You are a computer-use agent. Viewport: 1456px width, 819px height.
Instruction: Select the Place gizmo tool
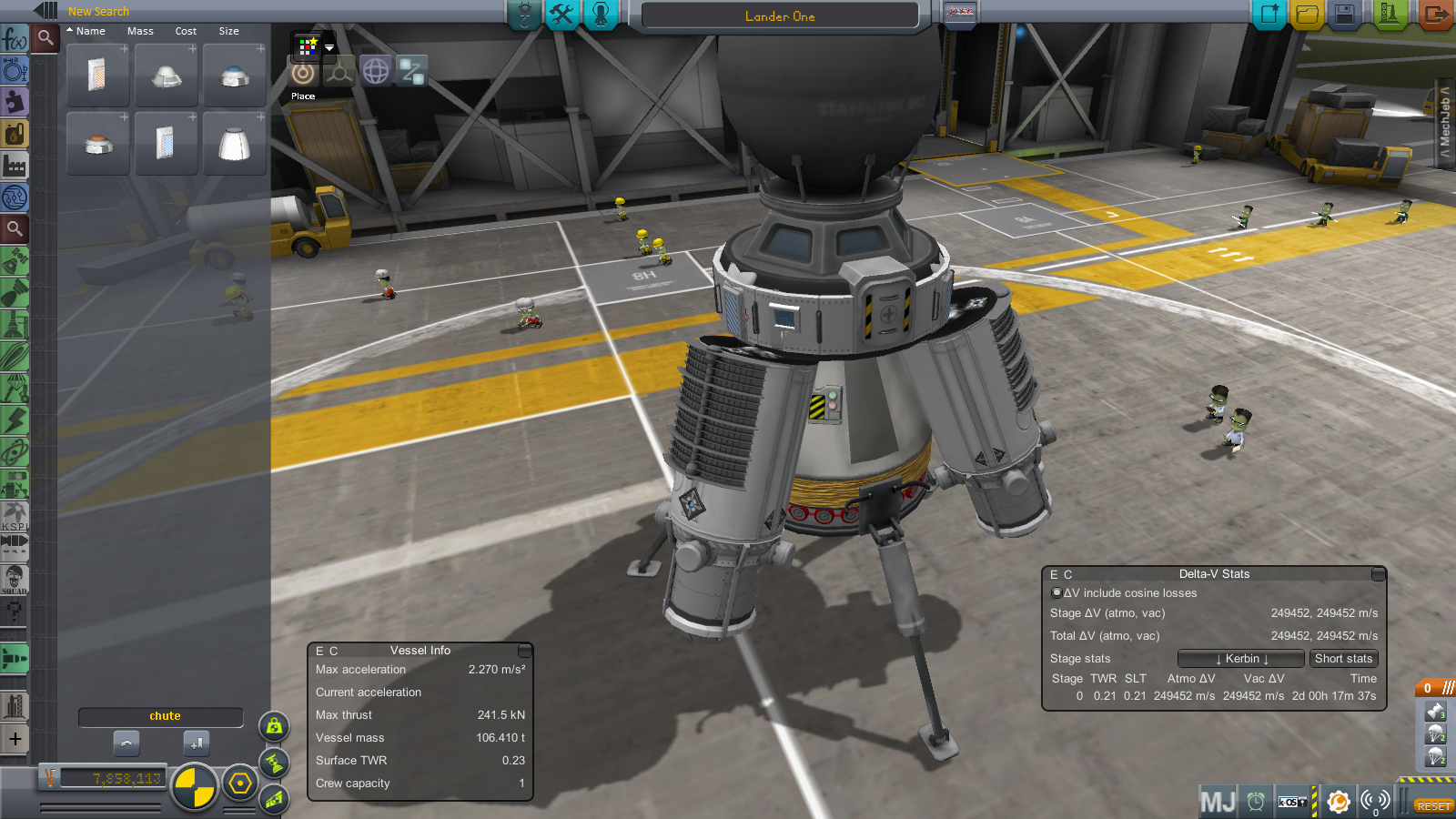tap(303, 73)
